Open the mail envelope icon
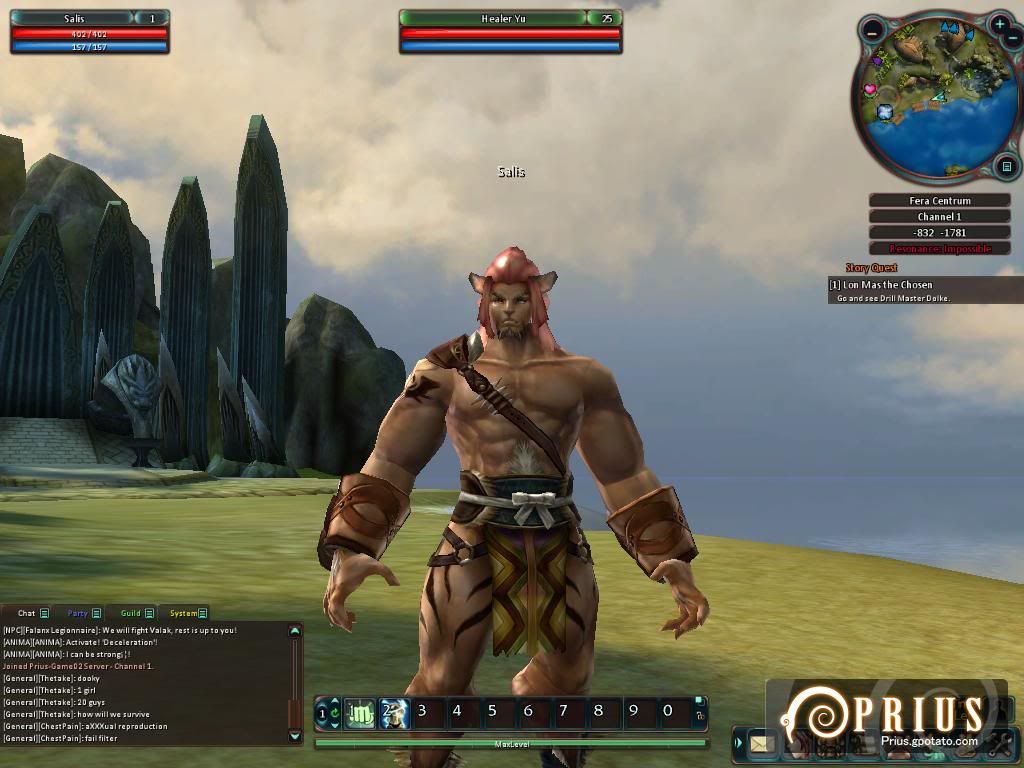 (x=763, y=743)
